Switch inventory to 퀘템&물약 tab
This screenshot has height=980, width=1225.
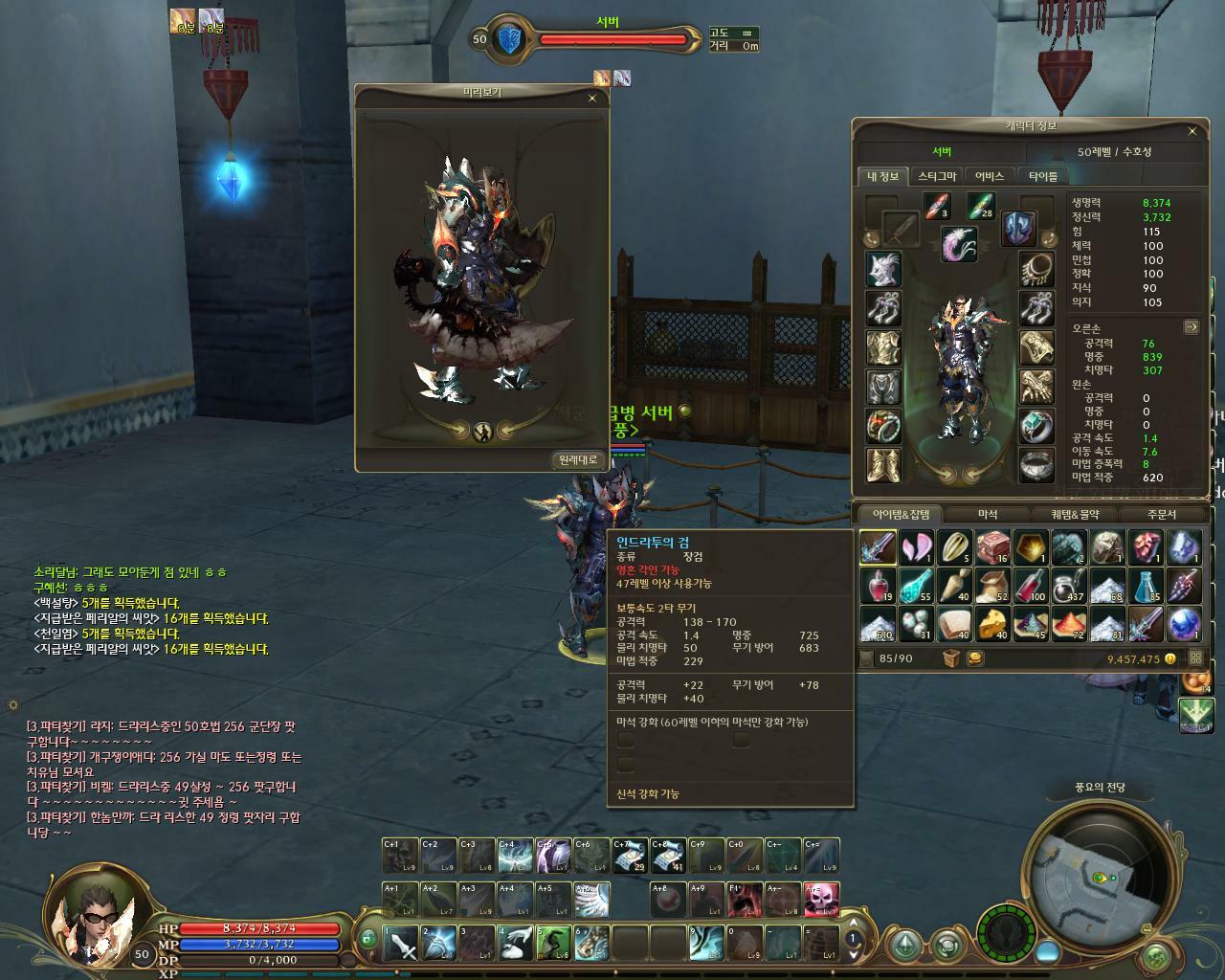(1076, 514)
